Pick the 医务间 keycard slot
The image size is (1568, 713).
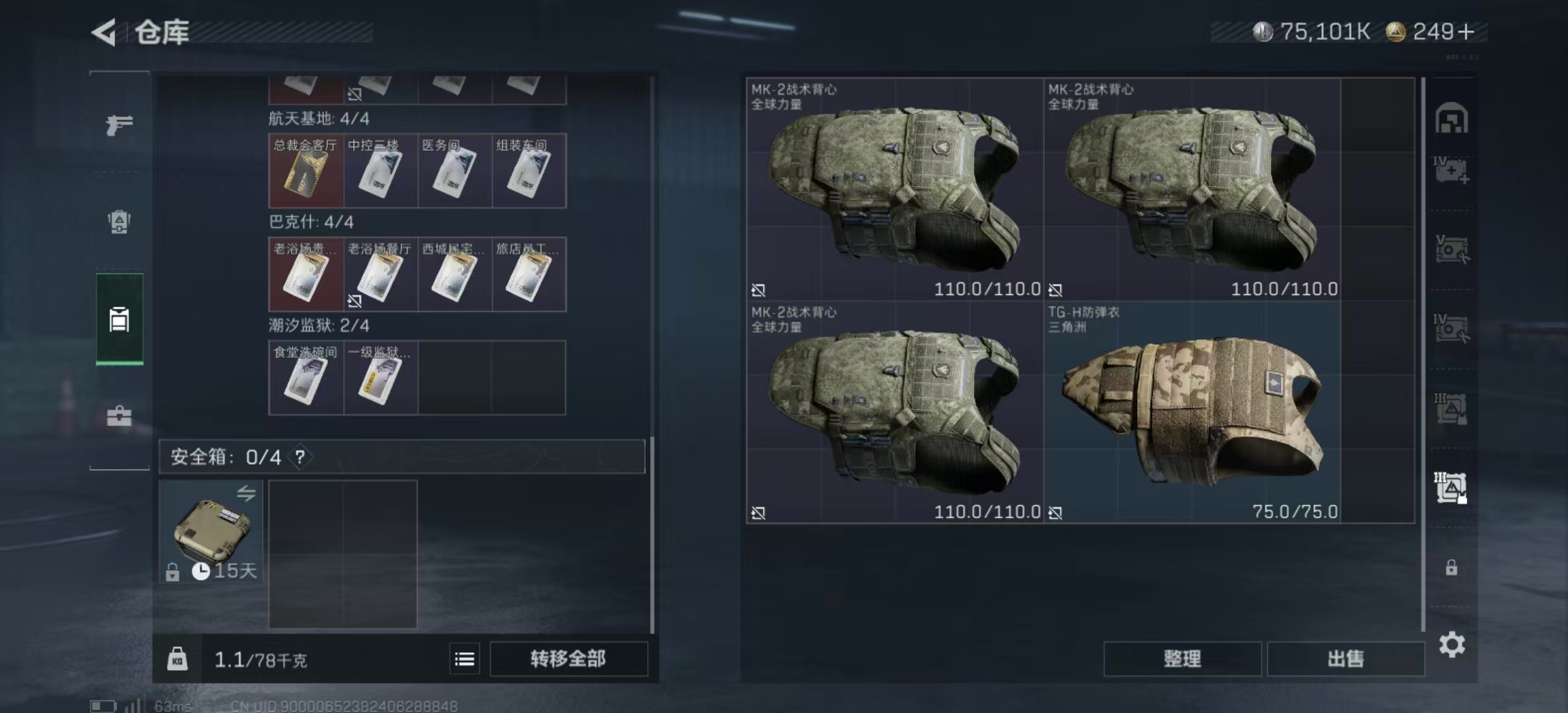(x=455, y=171)
